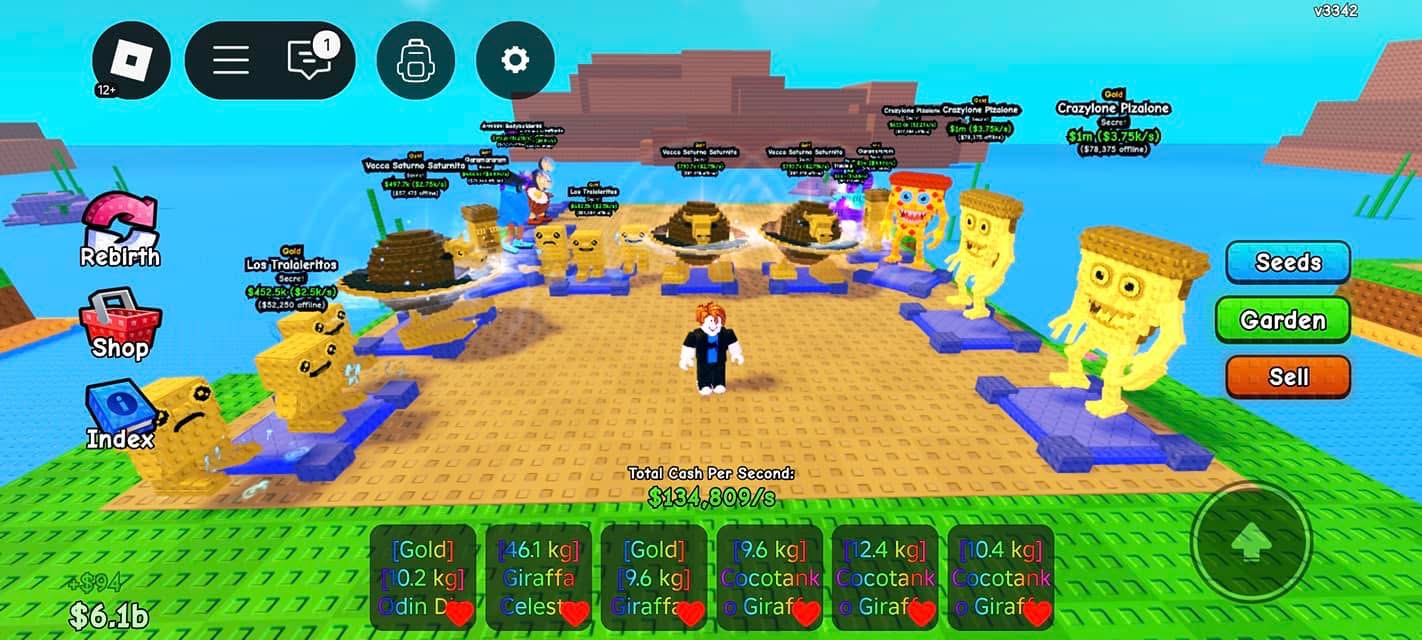Select the 12.4 kg Cocotanko Giraffe slot

[x=885, y=577]
